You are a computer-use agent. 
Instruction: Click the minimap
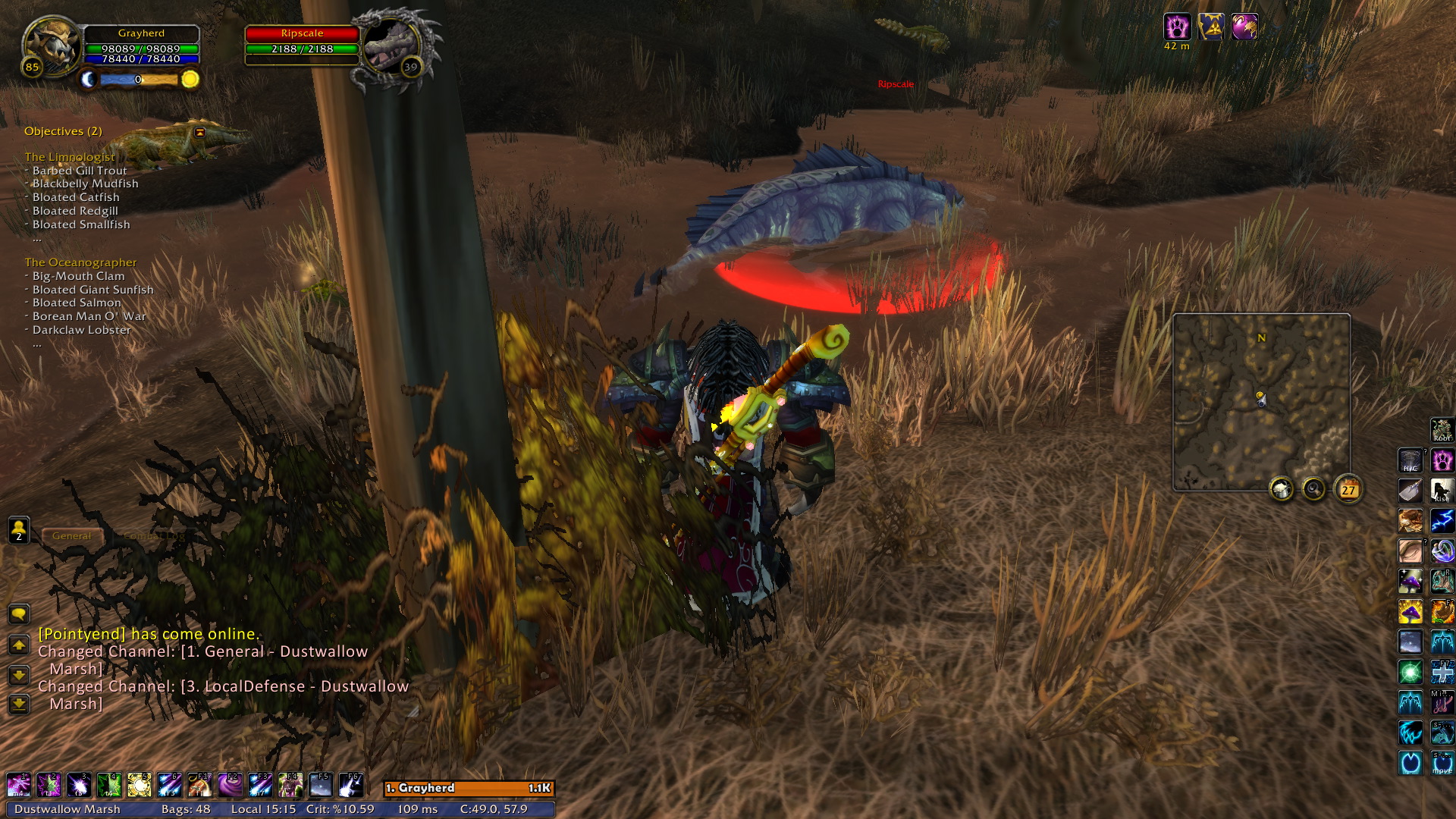1261,402
